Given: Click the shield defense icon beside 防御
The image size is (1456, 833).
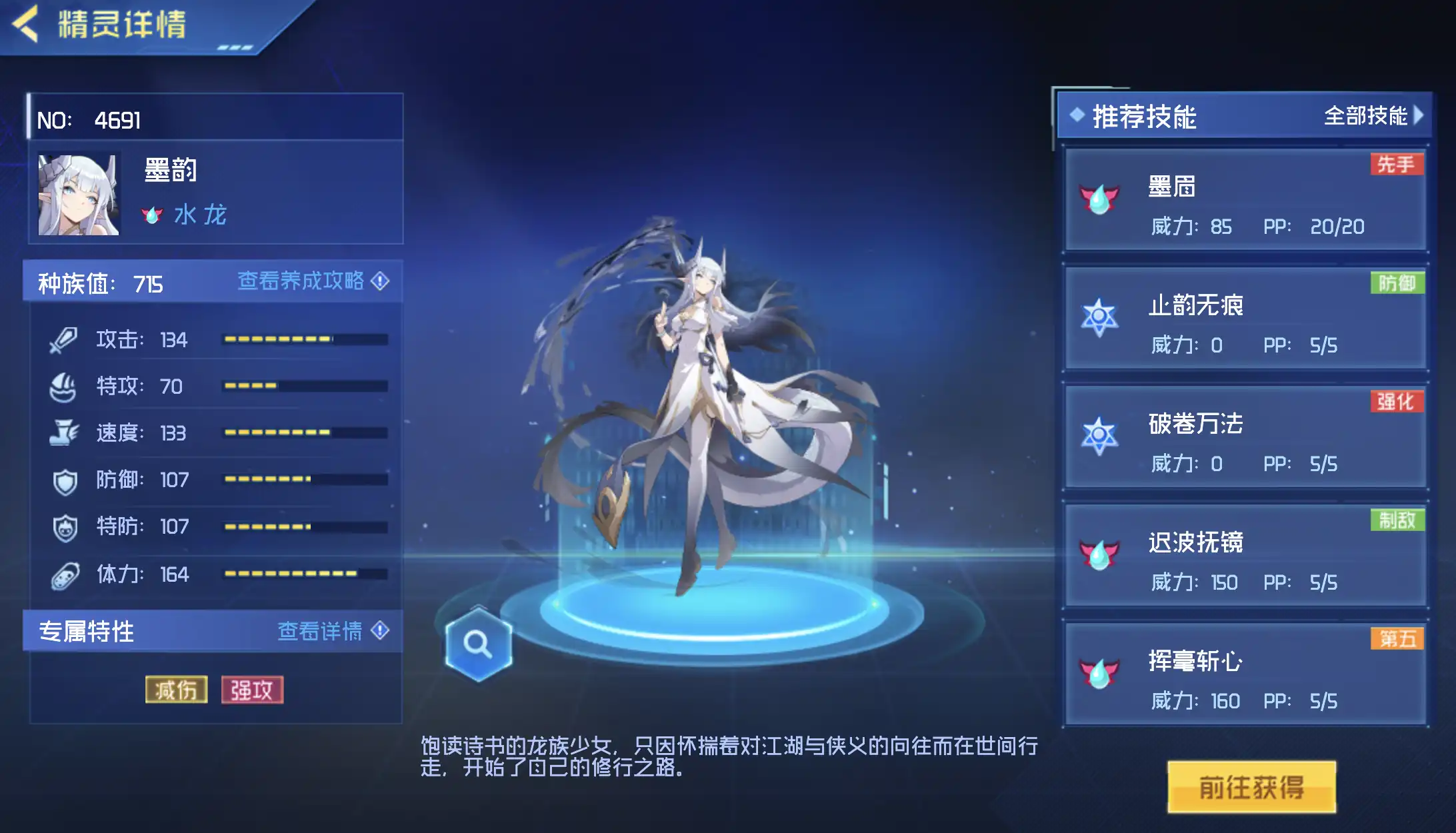Looking at the screenshot, I should coord(63,480).
